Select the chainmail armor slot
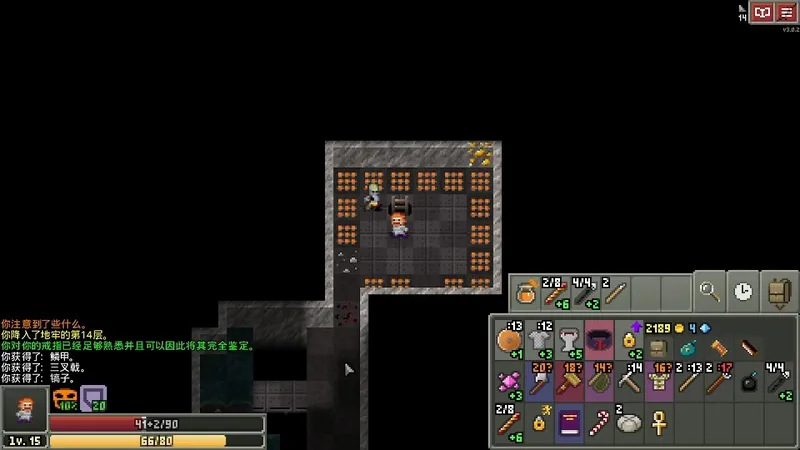Screen dimensions: 800x450 coord(540,343)
